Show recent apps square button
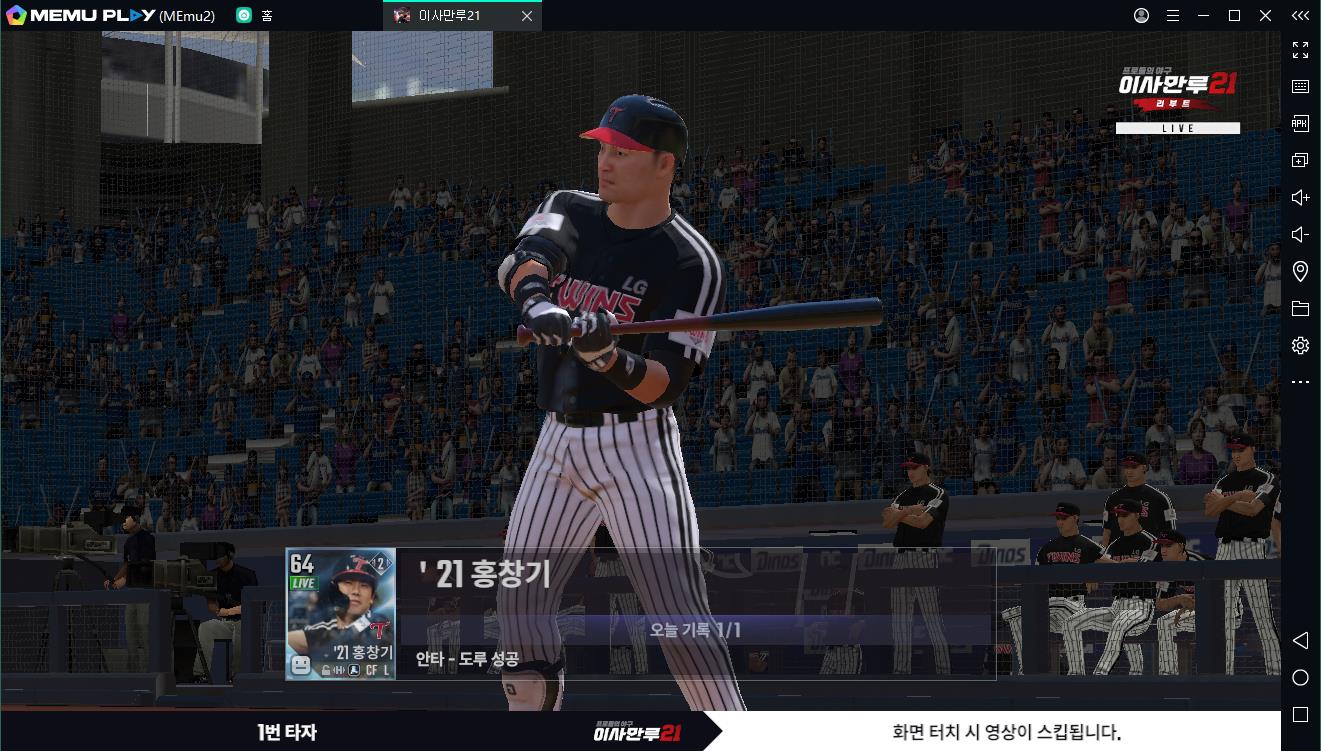The height and width of the screenshot is (751, 1321). pos(1300,715)
